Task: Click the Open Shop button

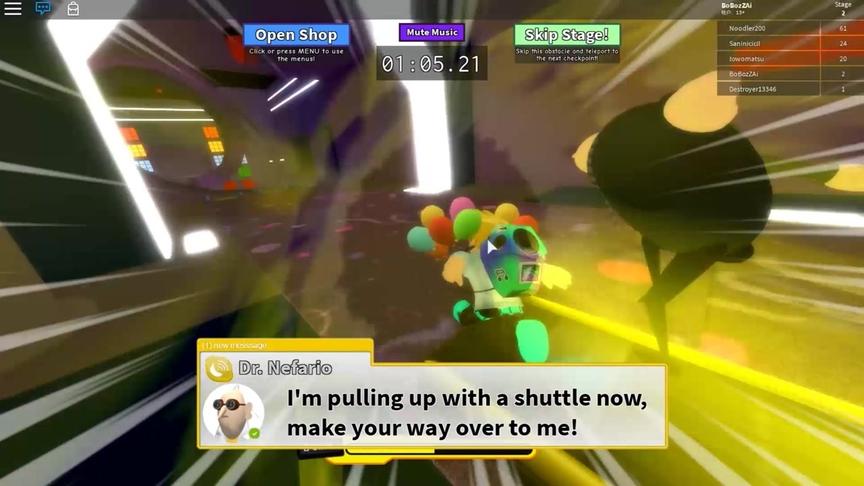Action: click(296, 35)
